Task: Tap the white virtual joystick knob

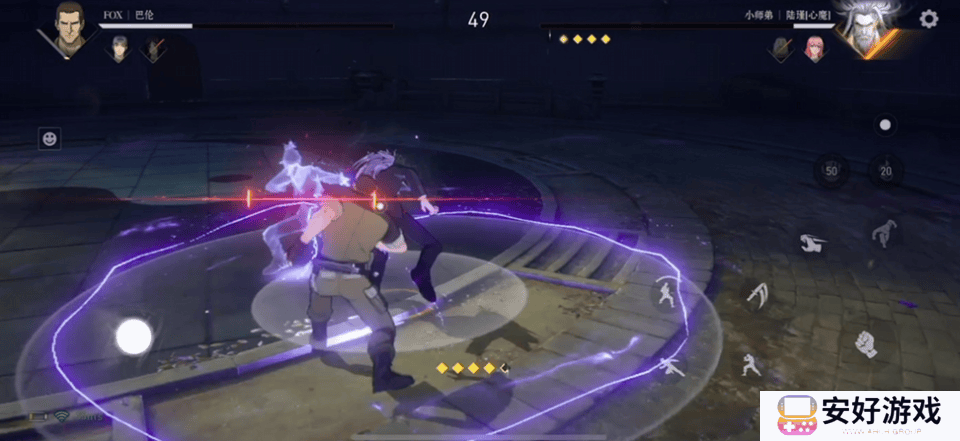Action: 133,337
